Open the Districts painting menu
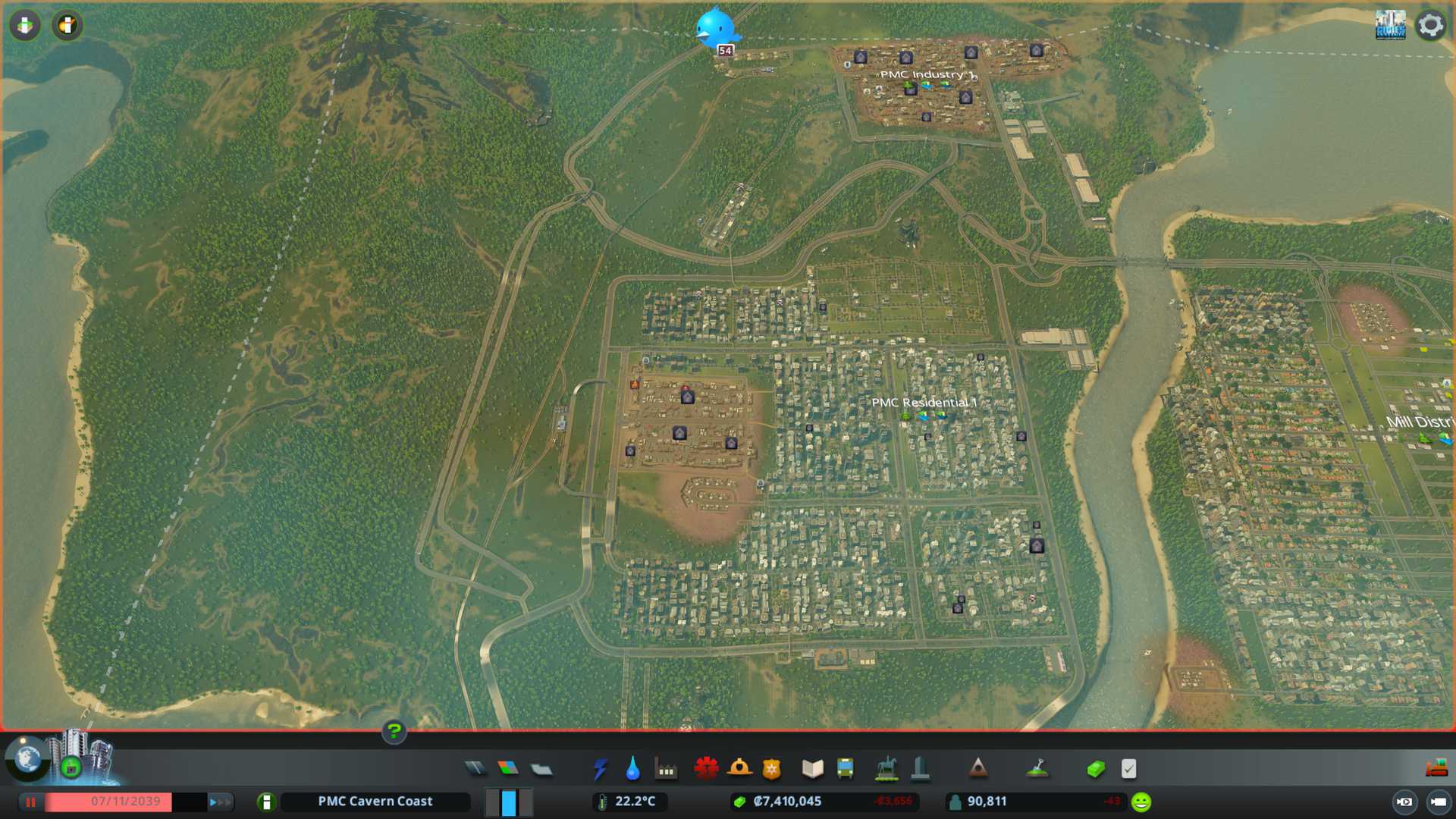 click(541, 769)
